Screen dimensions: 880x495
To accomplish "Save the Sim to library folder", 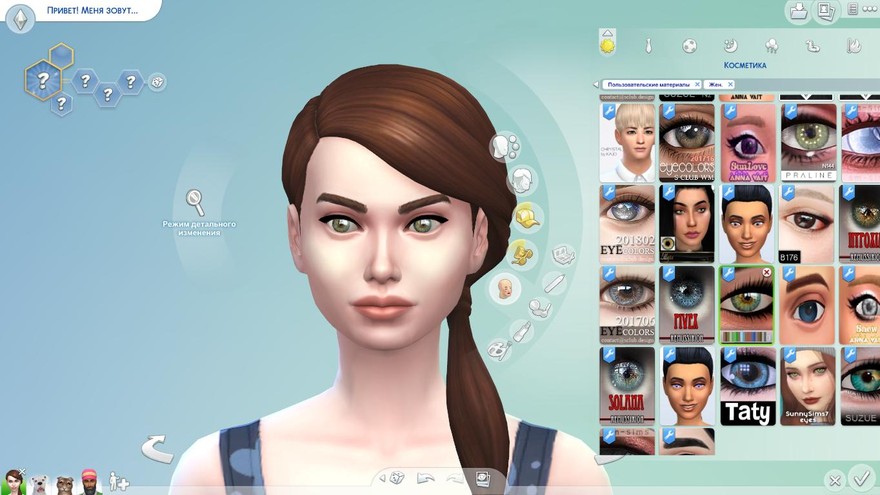I will click(x=798, y=12).
